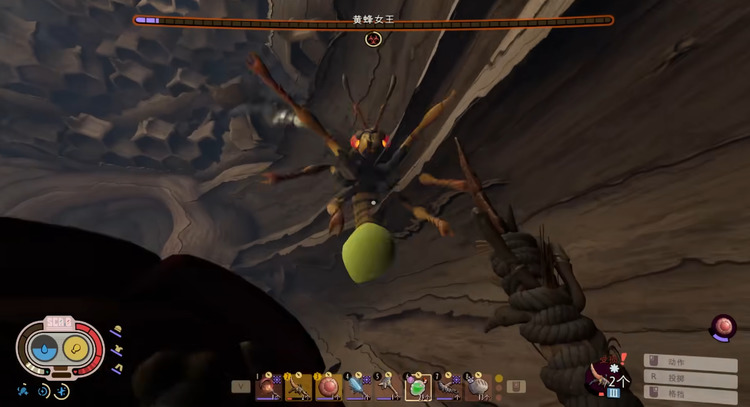Select the white fluffy item in slot 8
The image size is (750, 407).
[477, 386]
